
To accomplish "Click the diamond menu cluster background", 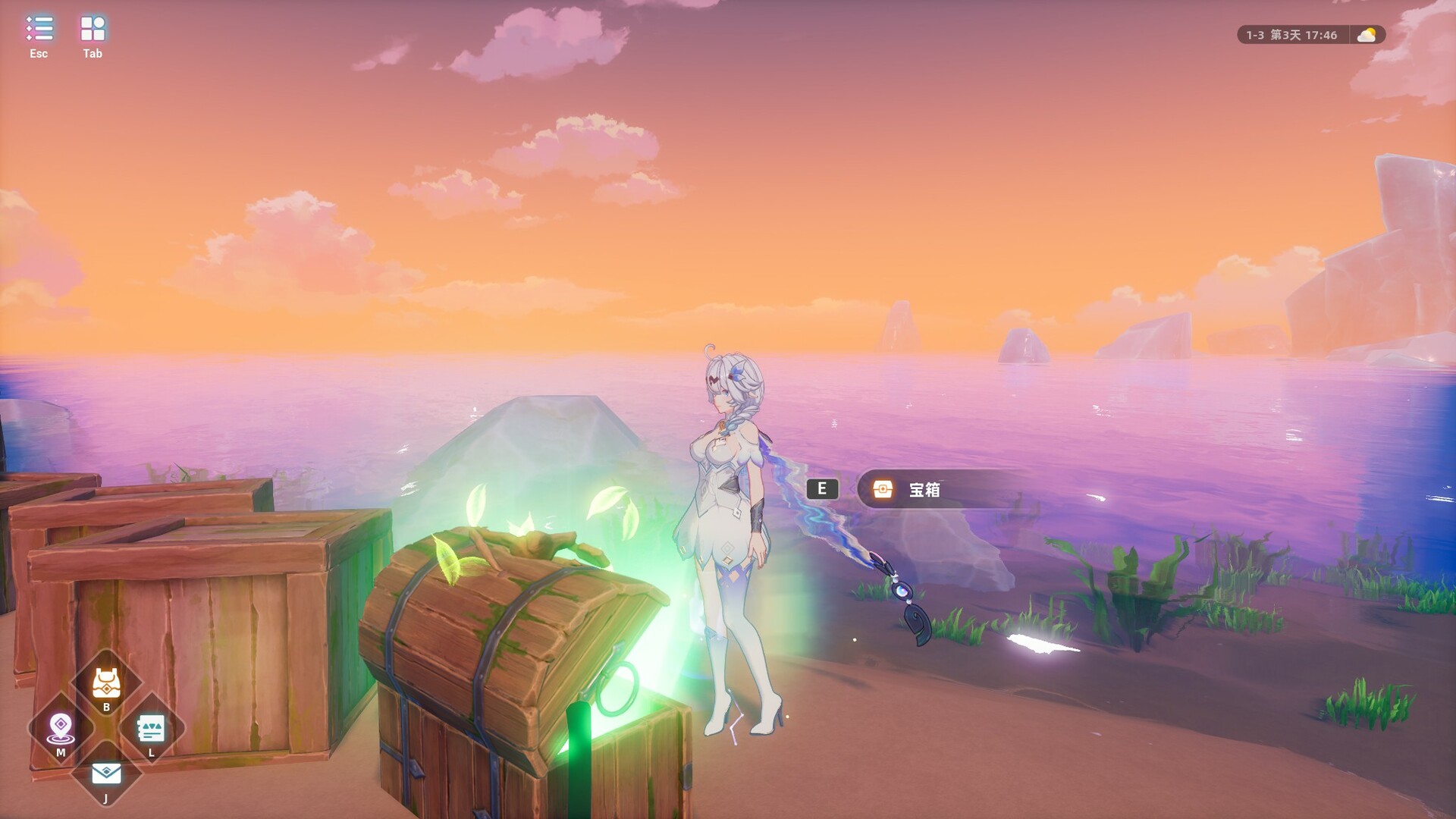I will pos(105,730).
